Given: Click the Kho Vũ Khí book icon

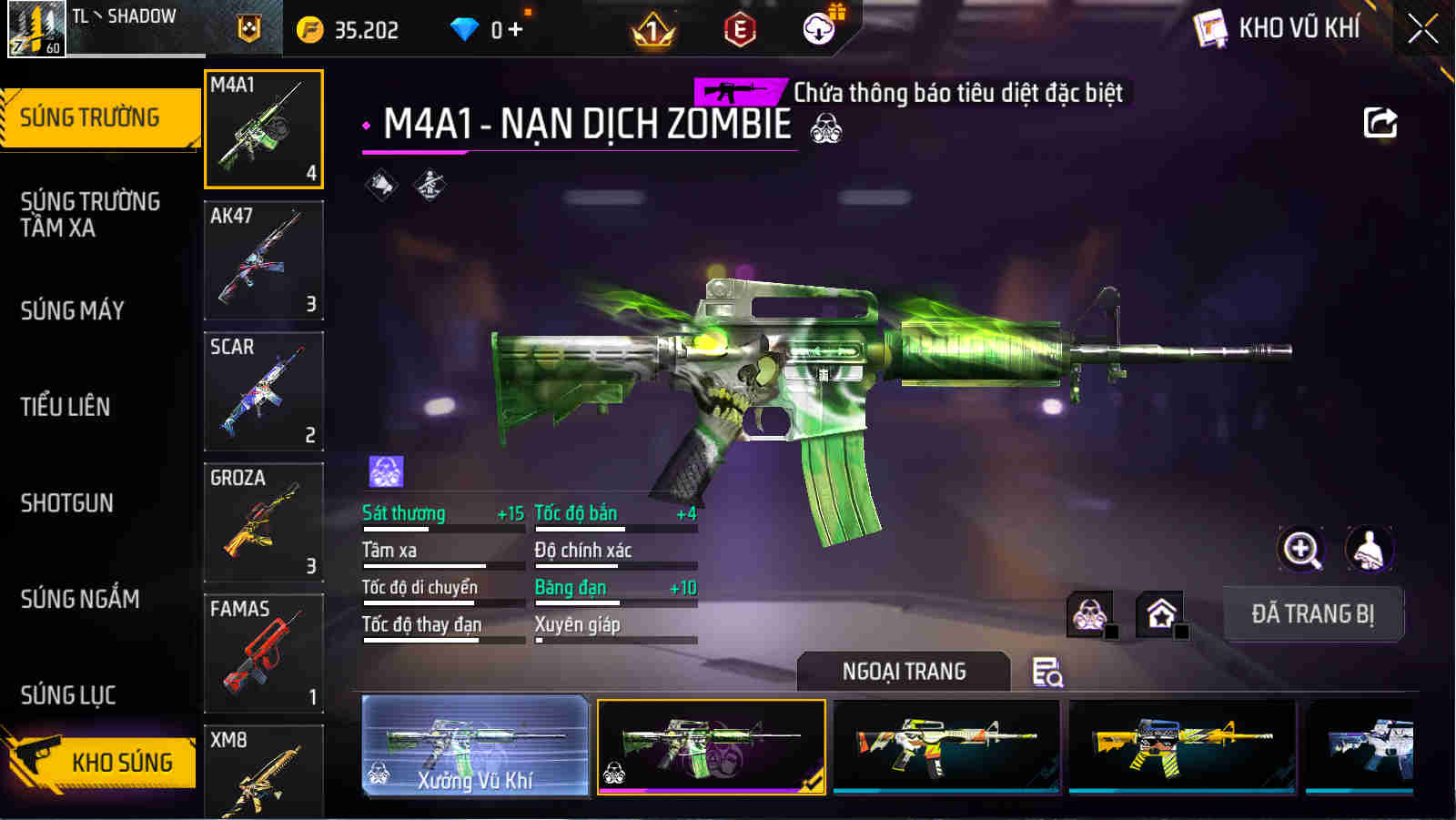Looking at the screenshot, I should (1210, 27).
